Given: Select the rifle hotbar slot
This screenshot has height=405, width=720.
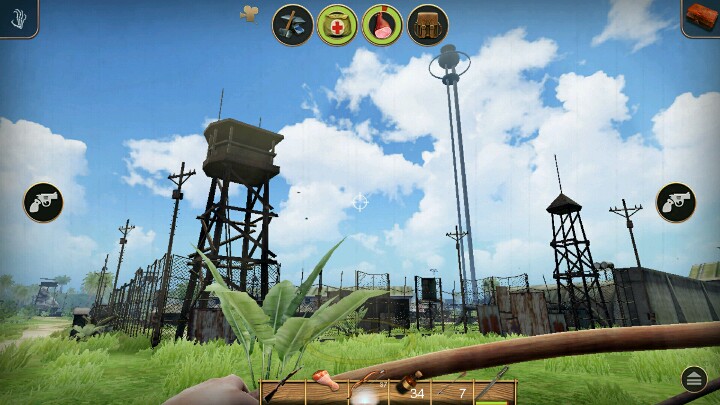Looking at the screenshot, I should (x=282, y=390).
